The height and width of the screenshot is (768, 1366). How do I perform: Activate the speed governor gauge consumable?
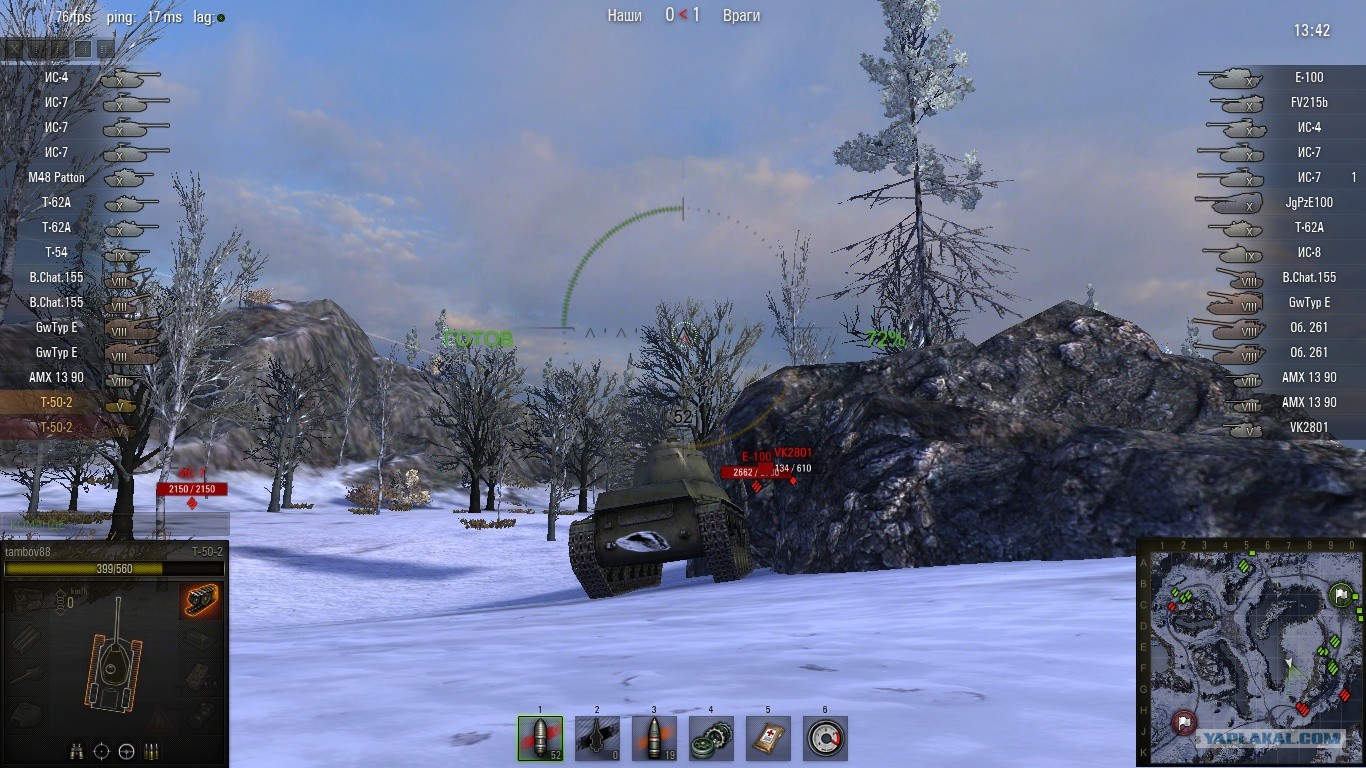tap(825, 738)
